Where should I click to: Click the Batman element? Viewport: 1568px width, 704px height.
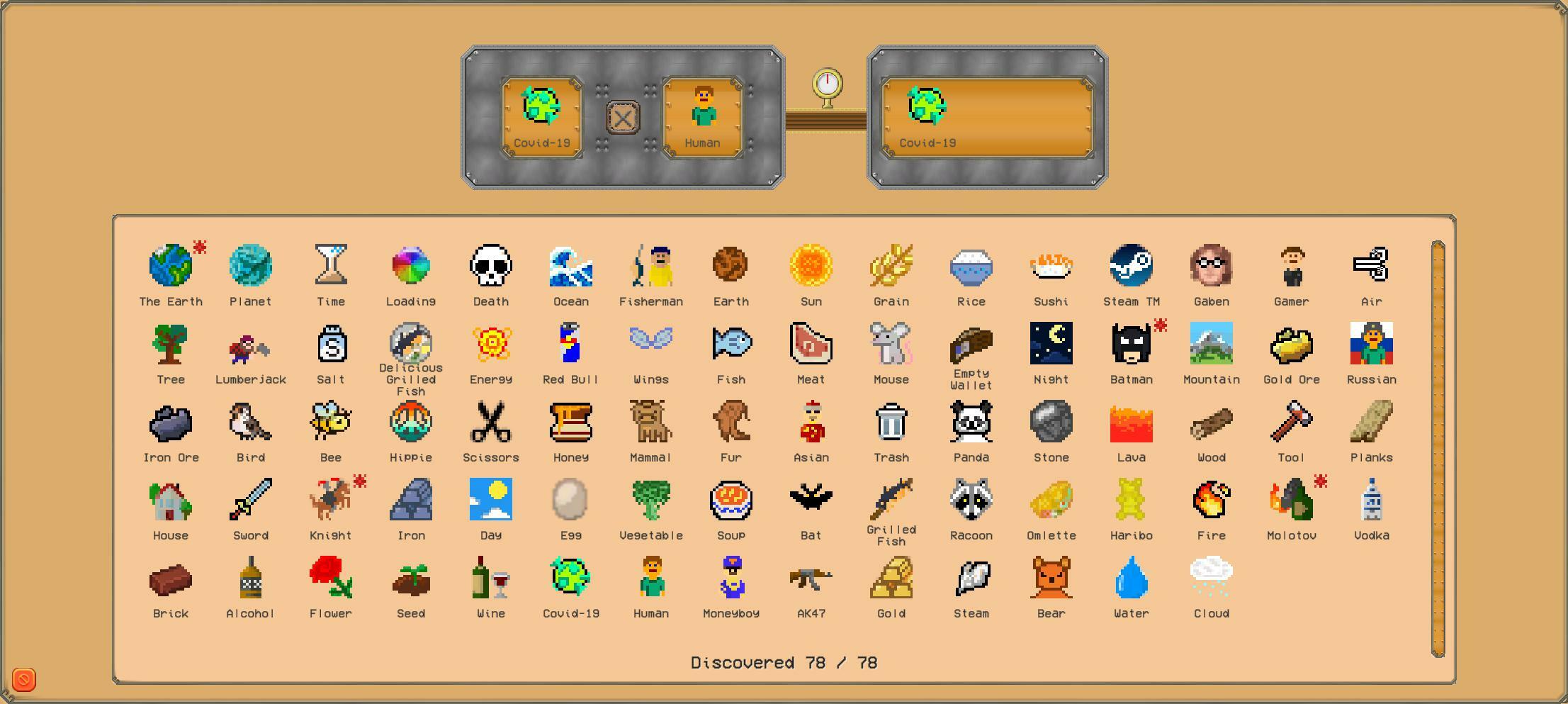click(x=1131, y=344)
